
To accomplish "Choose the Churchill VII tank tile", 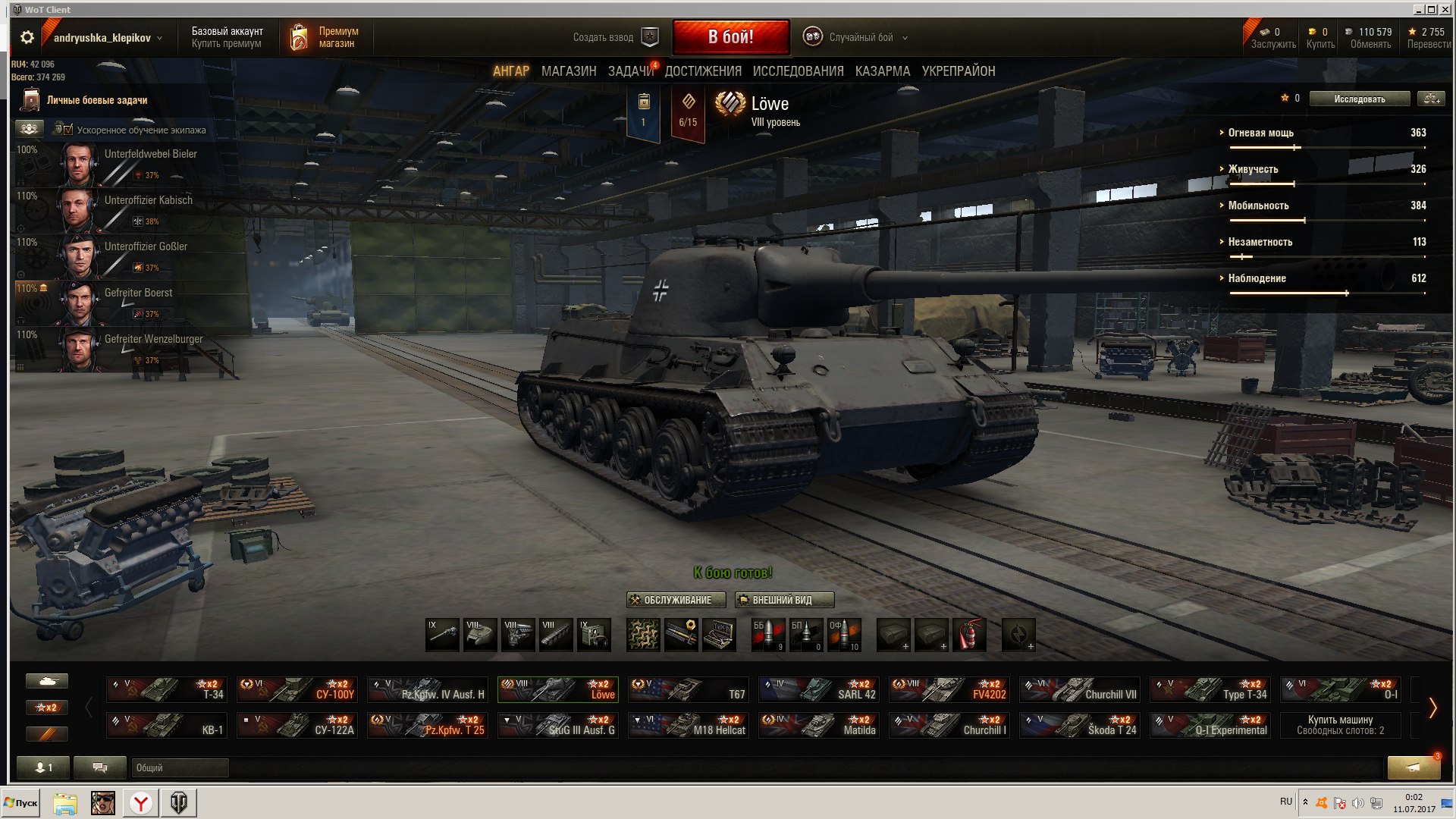I will click(1080, 689).
